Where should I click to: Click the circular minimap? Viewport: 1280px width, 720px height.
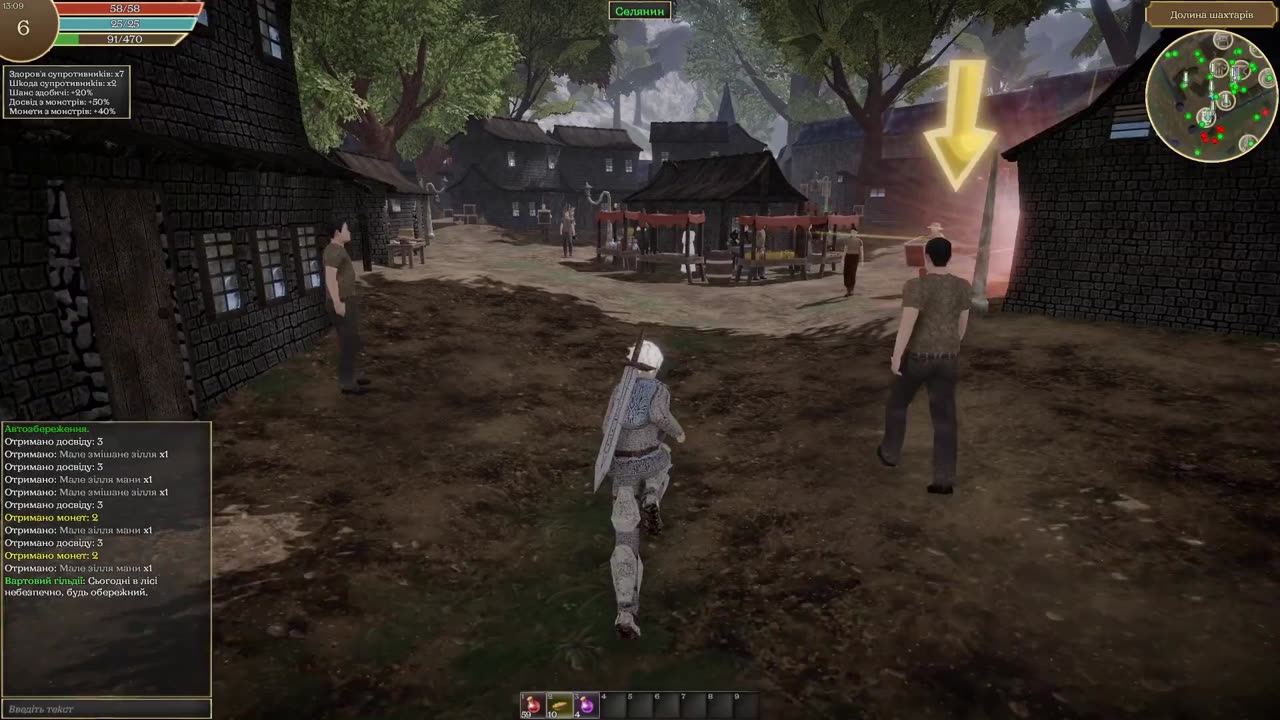pos(1211,96)
